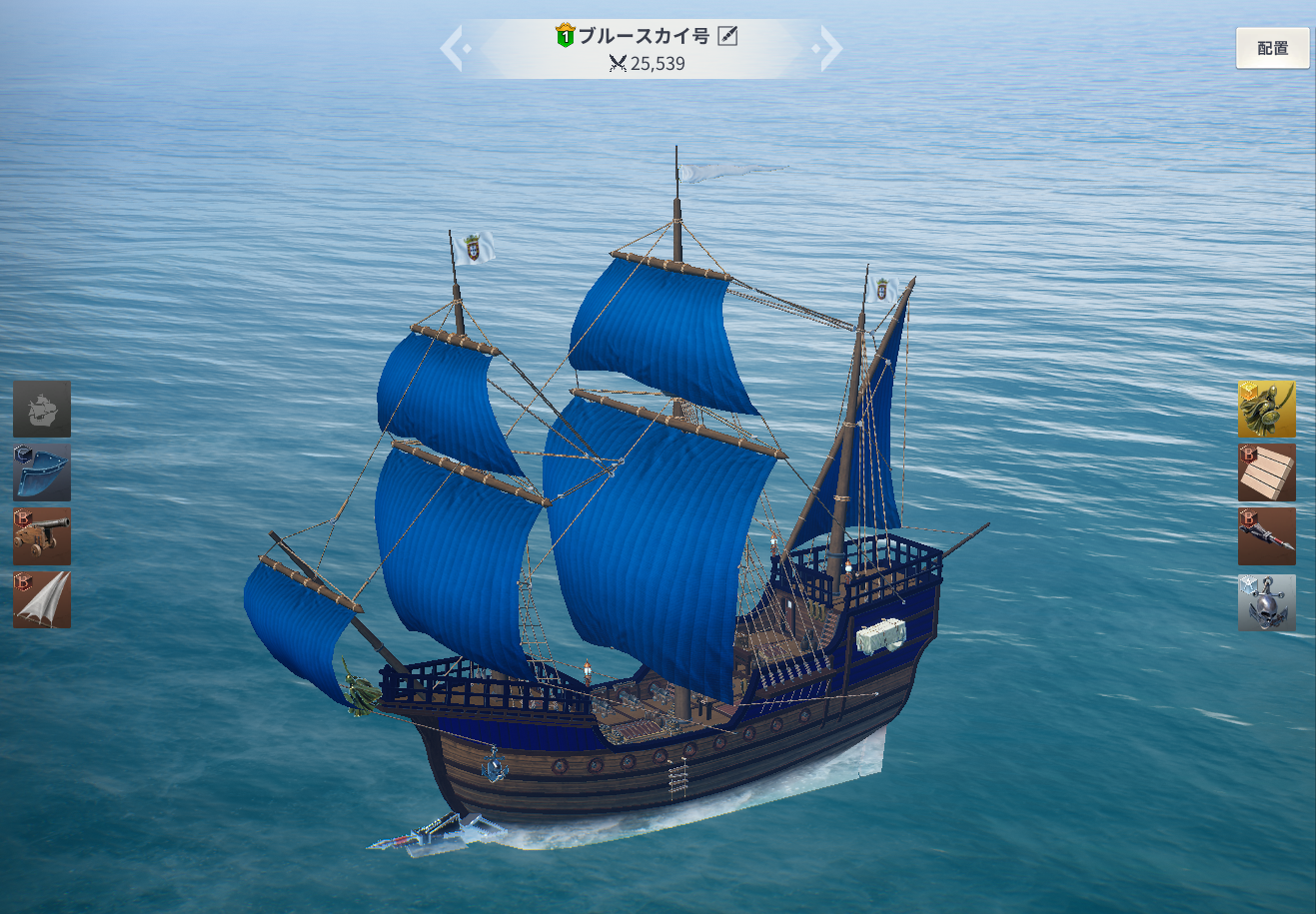Open the skull anchor slot
Image resolution: width=1316 pixels, height=914 pixels.
point(1266,601)
